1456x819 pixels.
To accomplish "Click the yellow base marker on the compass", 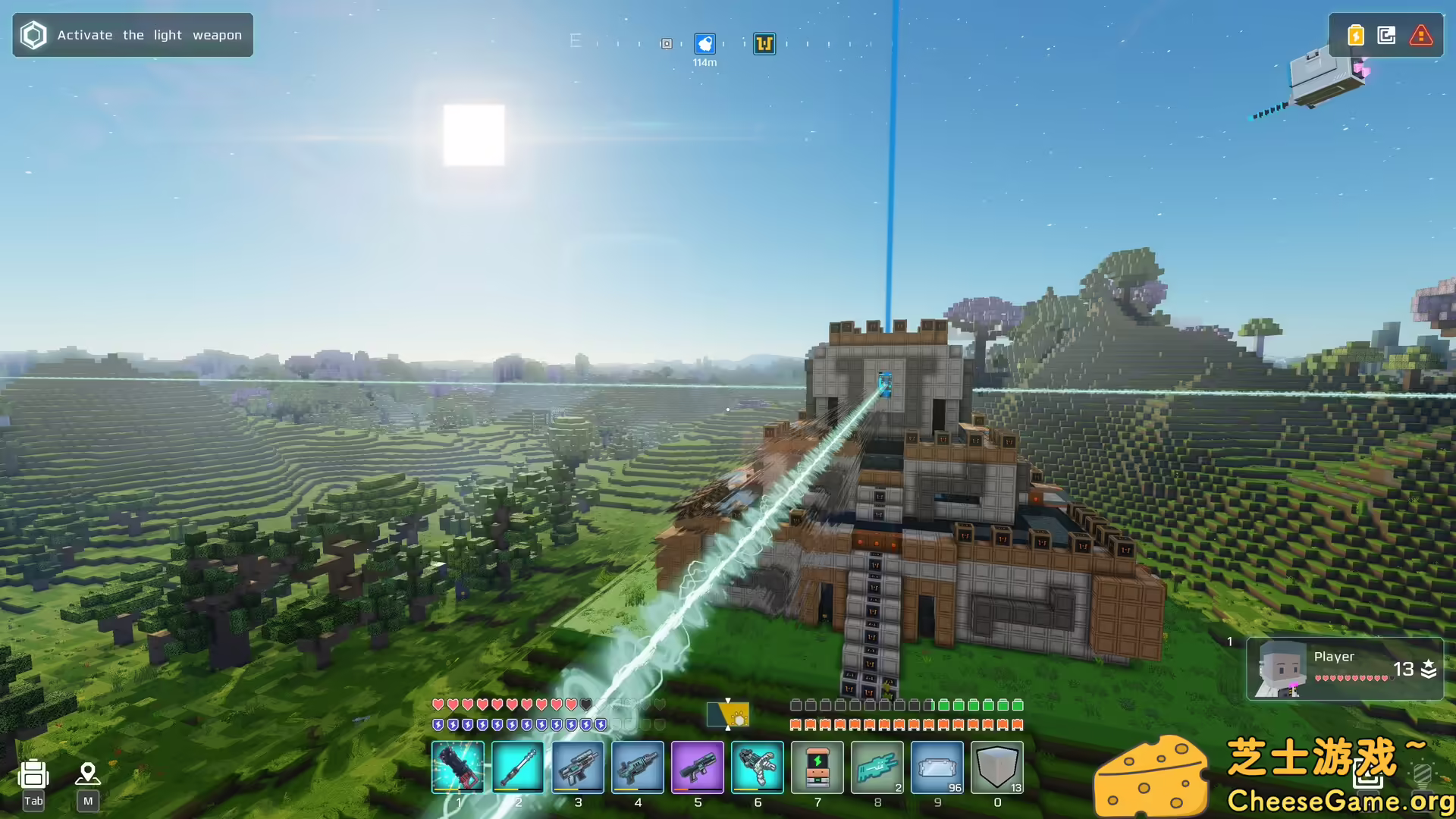I will coord(764,44).
